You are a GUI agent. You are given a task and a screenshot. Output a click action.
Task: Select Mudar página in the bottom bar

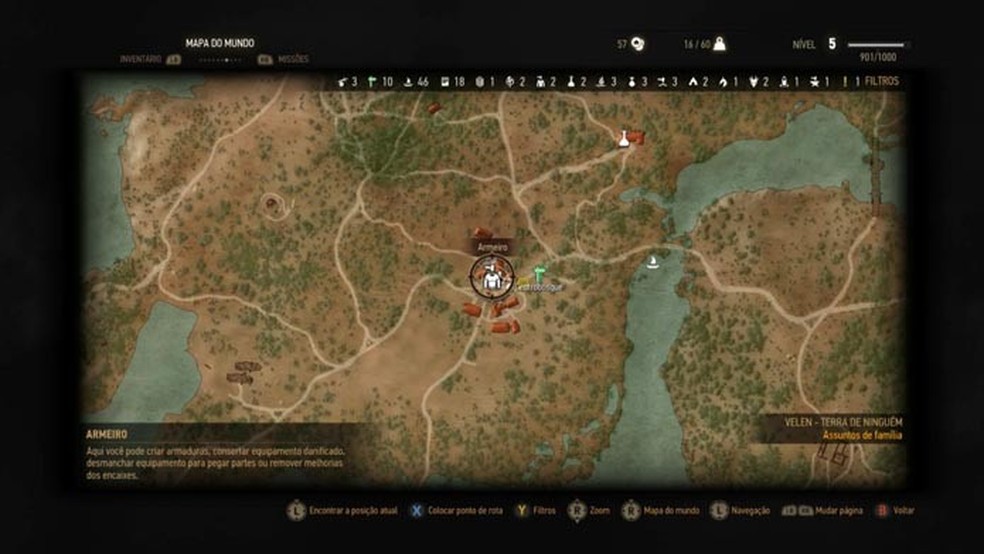tap(830, 511)
